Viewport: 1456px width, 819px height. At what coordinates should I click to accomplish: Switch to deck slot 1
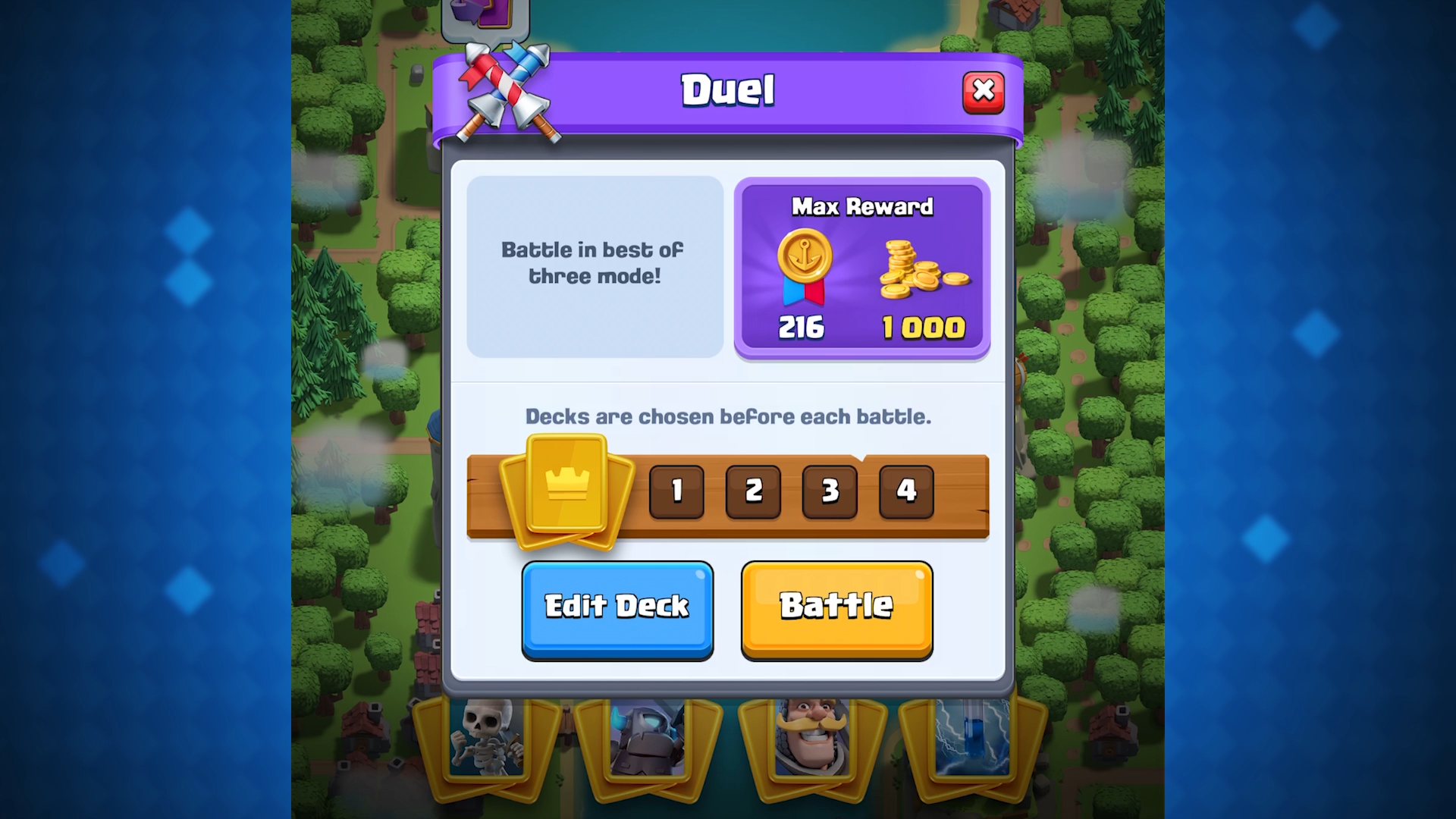pyautogui.click(x=676, y=491)
